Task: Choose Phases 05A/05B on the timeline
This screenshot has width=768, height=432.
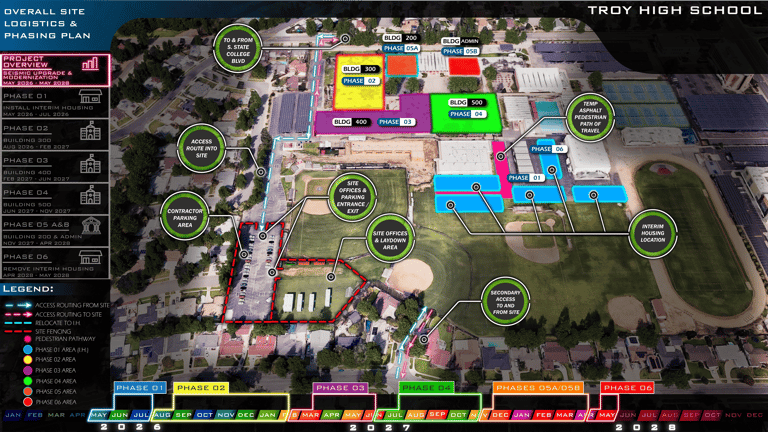Action: 537,387
